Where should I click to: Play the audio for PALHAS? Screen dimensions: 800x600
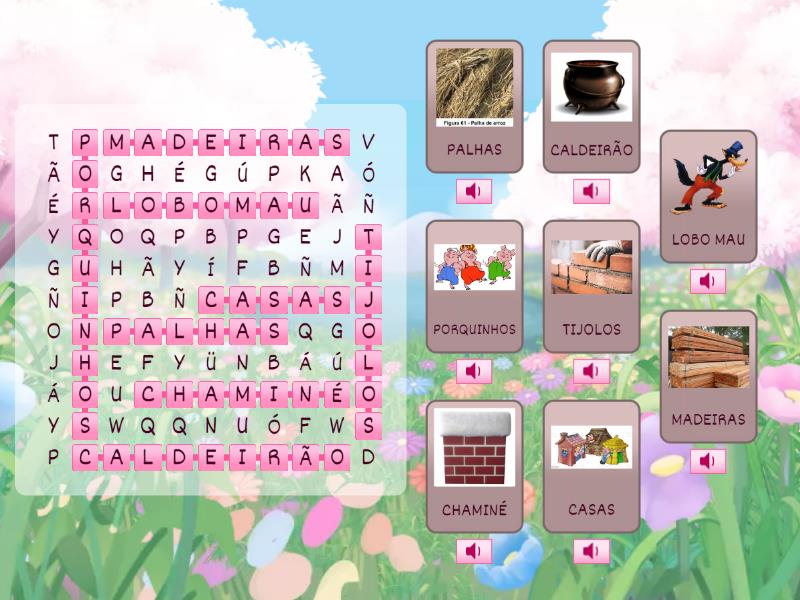pyautogui.click(x=474, y=191)
